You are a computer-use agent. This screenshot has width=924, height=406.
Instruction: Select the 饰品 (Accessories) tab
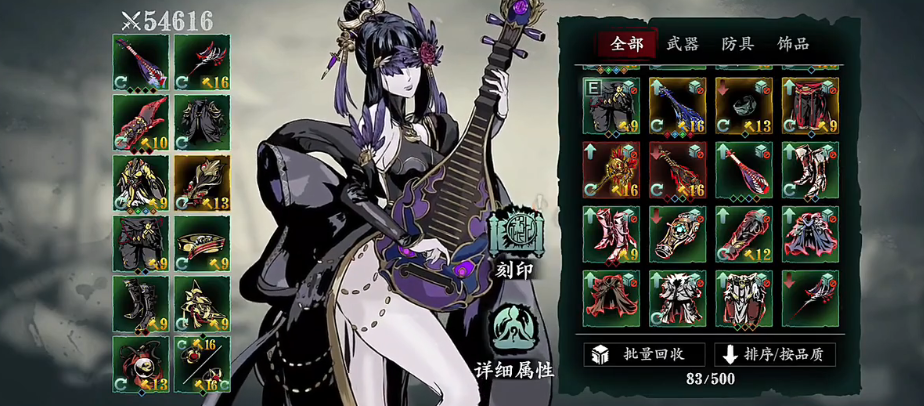point(793,43)
